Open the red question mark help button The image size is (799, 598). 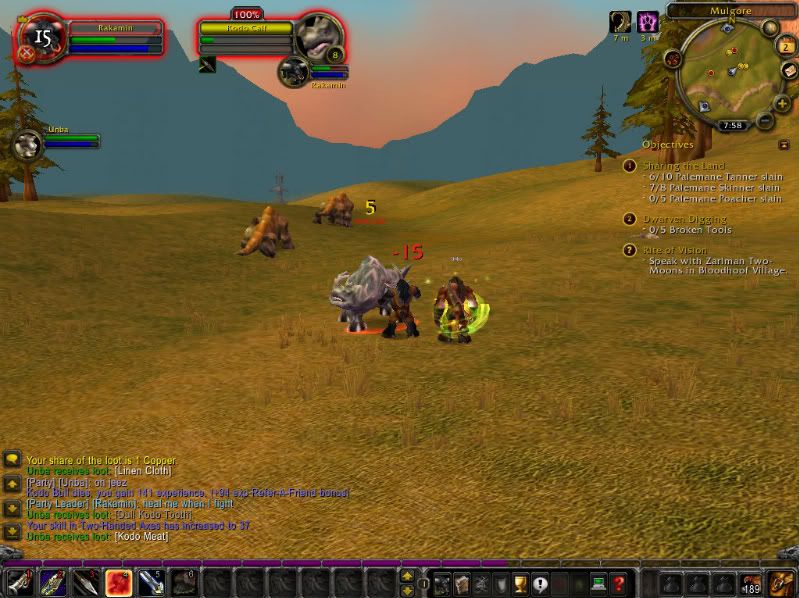click(620, 582)
